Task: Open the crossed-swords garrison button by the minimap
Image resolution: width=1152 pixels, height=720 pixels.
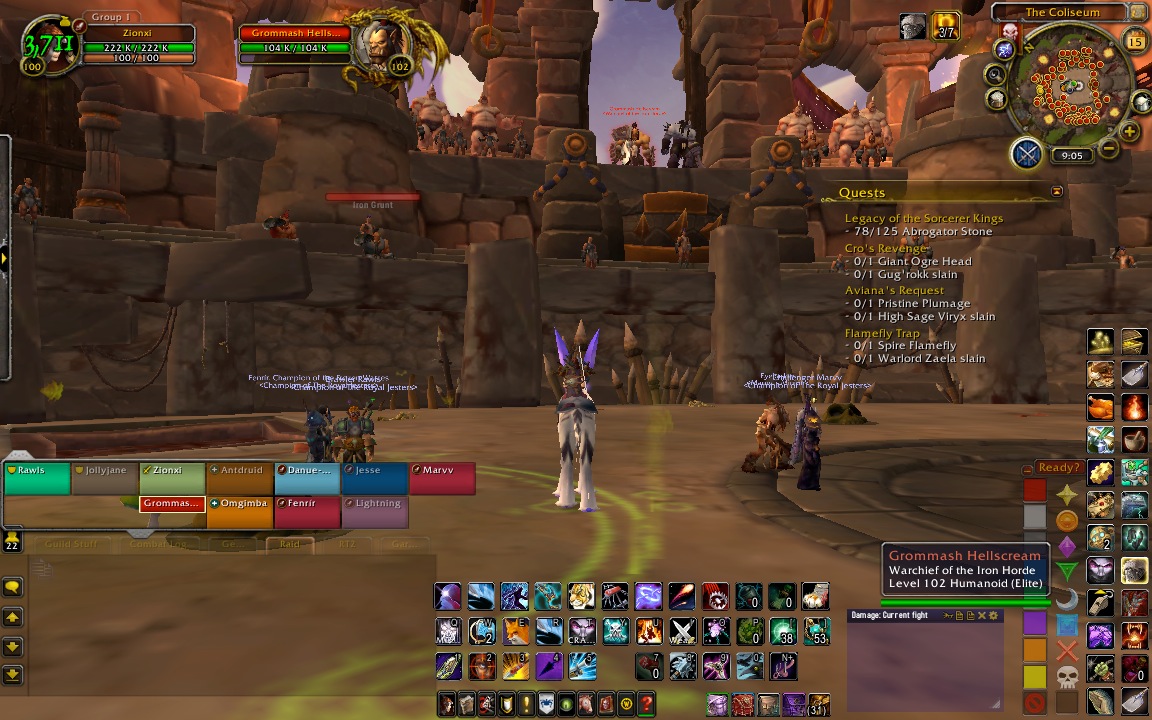Action: tap(1027, 154)
